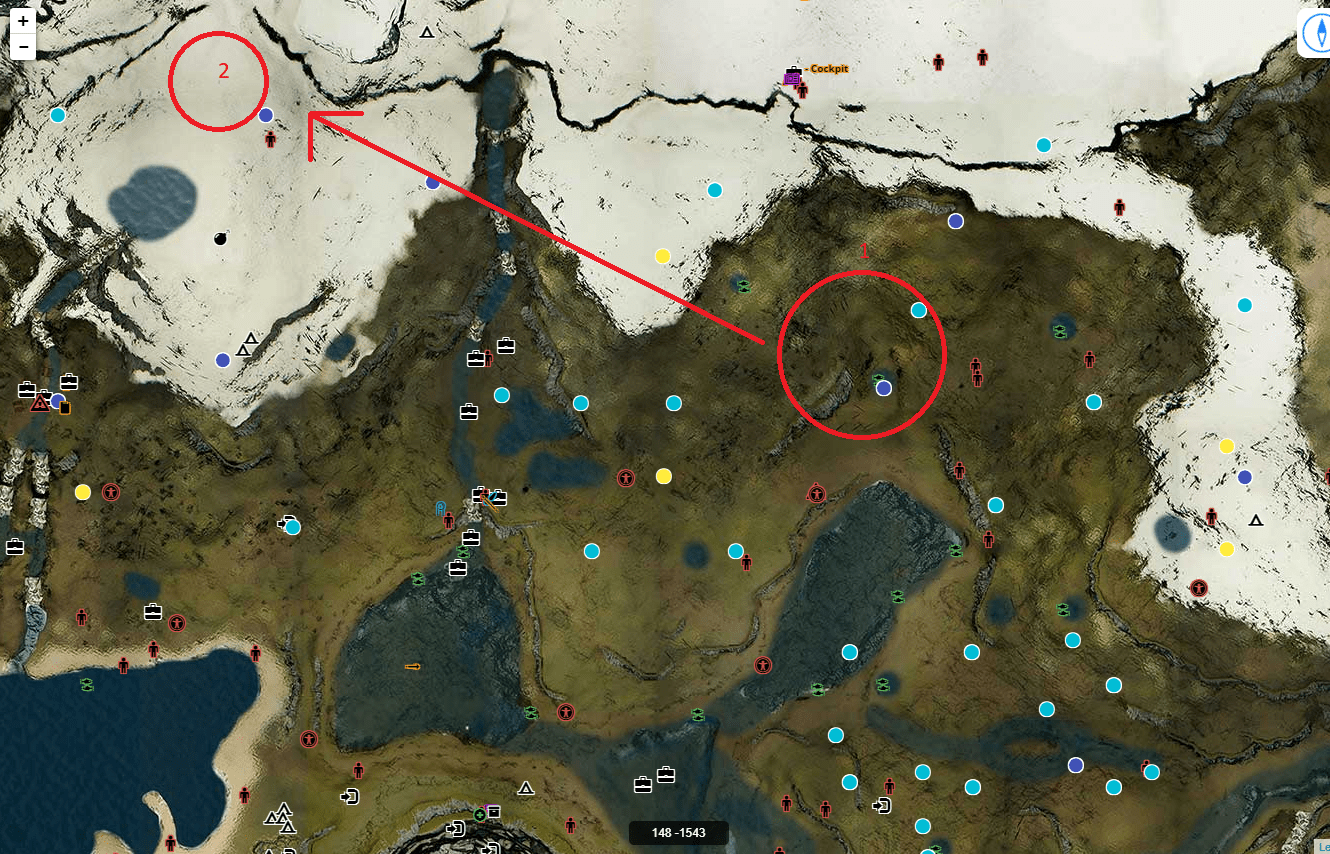Select the black sinkhole marker on the snow

click(222, 239)
